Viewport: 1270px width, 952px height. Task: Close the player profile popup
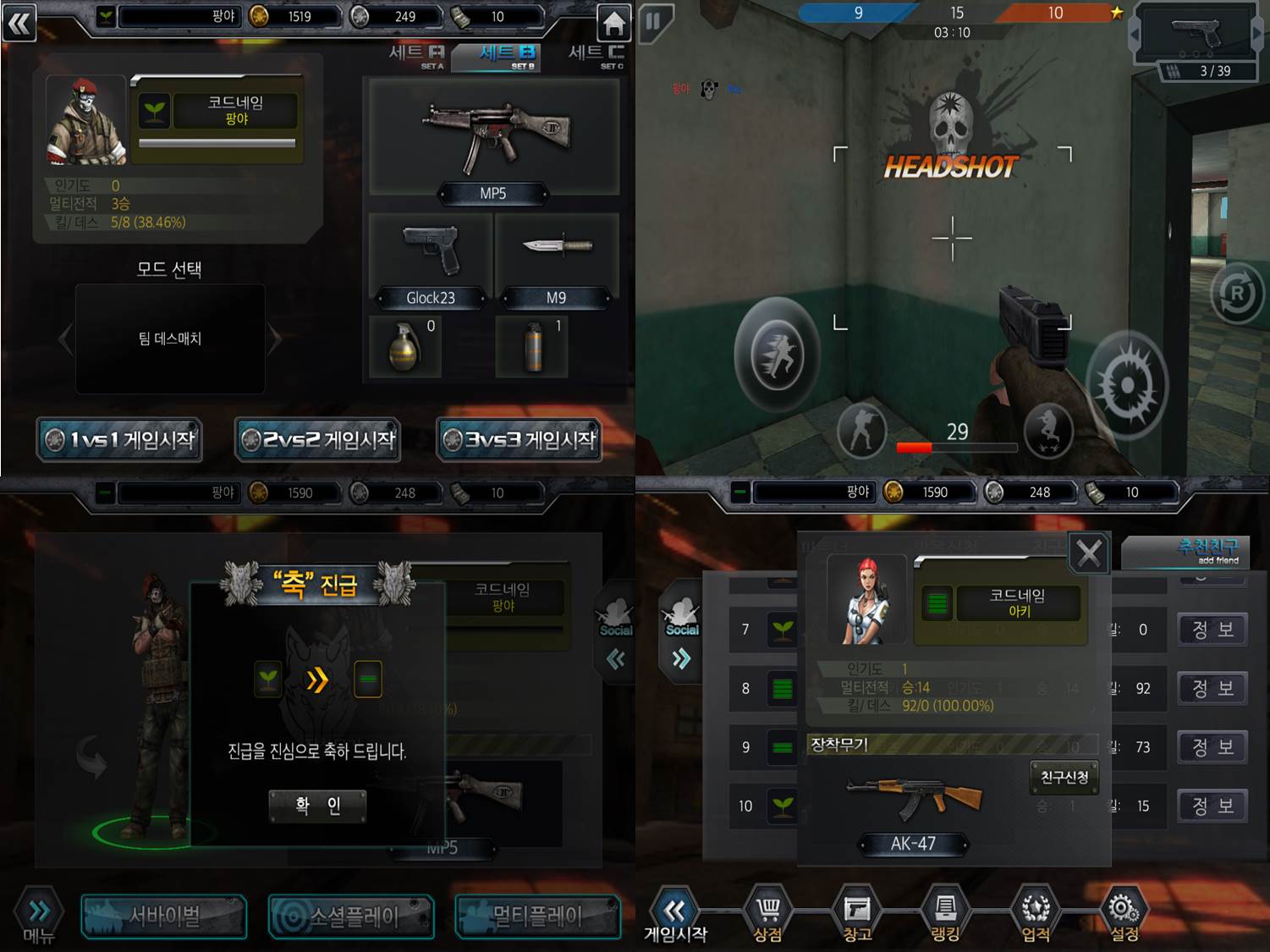pyautogui.click(x=1089, y=553)
